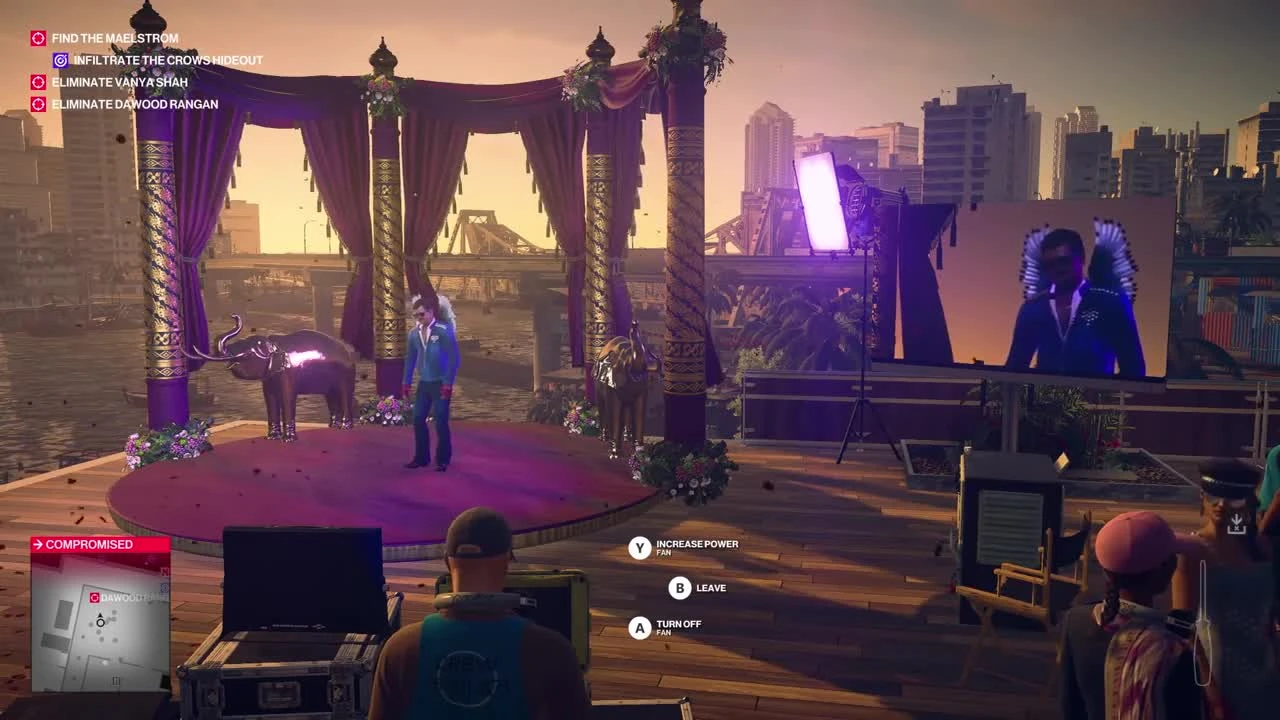Screen dimensions: 1280x720
Task: Click the elimination target icon for DAWOOD RANGAN
Action: (38, 104)
